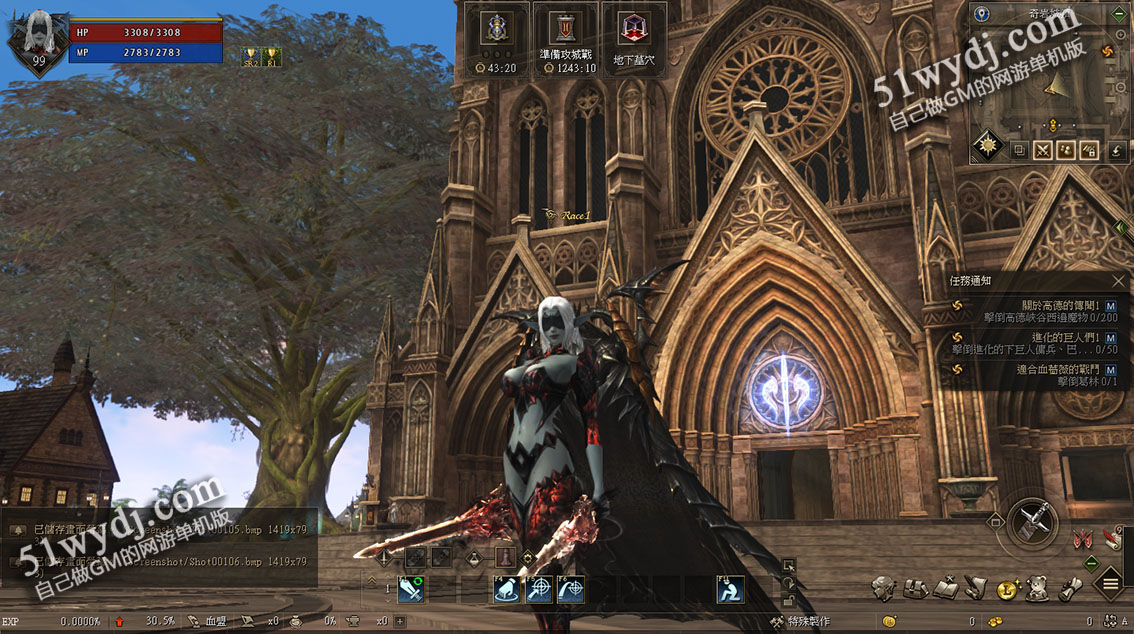Activate the F1 sword attack skill
The height and width of the screenshot is (634, 1134).
coord(411,591)
